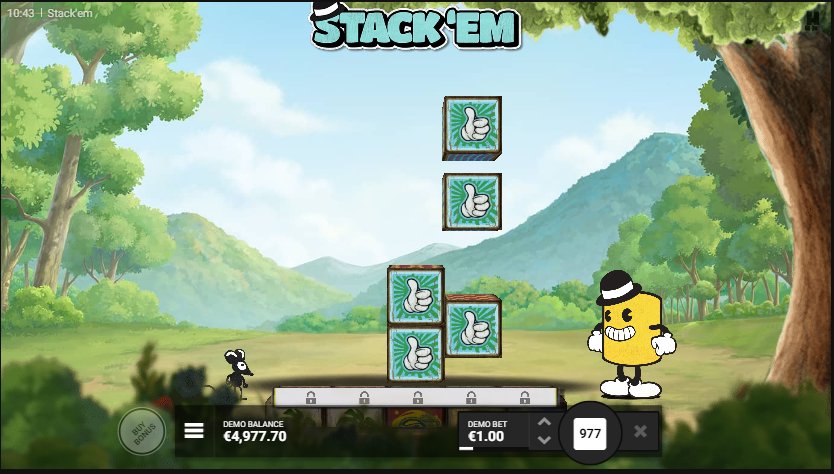The height and width of the screenshot is (474, 834).
Task: Decrease the demo bet amount
Action: 544,440
